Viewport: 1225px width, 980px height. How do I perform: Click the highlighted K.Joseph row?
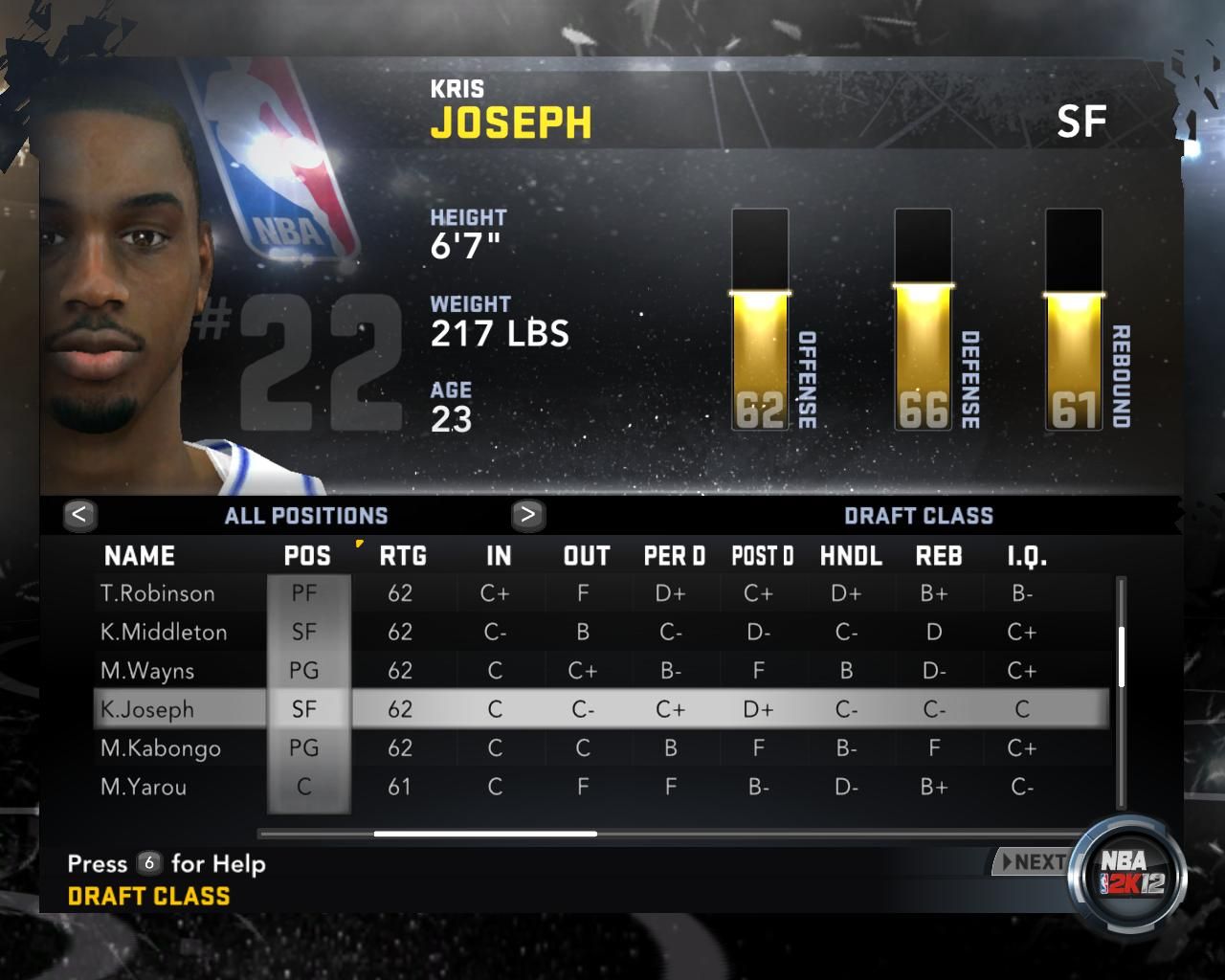click(x=147, y=709)
